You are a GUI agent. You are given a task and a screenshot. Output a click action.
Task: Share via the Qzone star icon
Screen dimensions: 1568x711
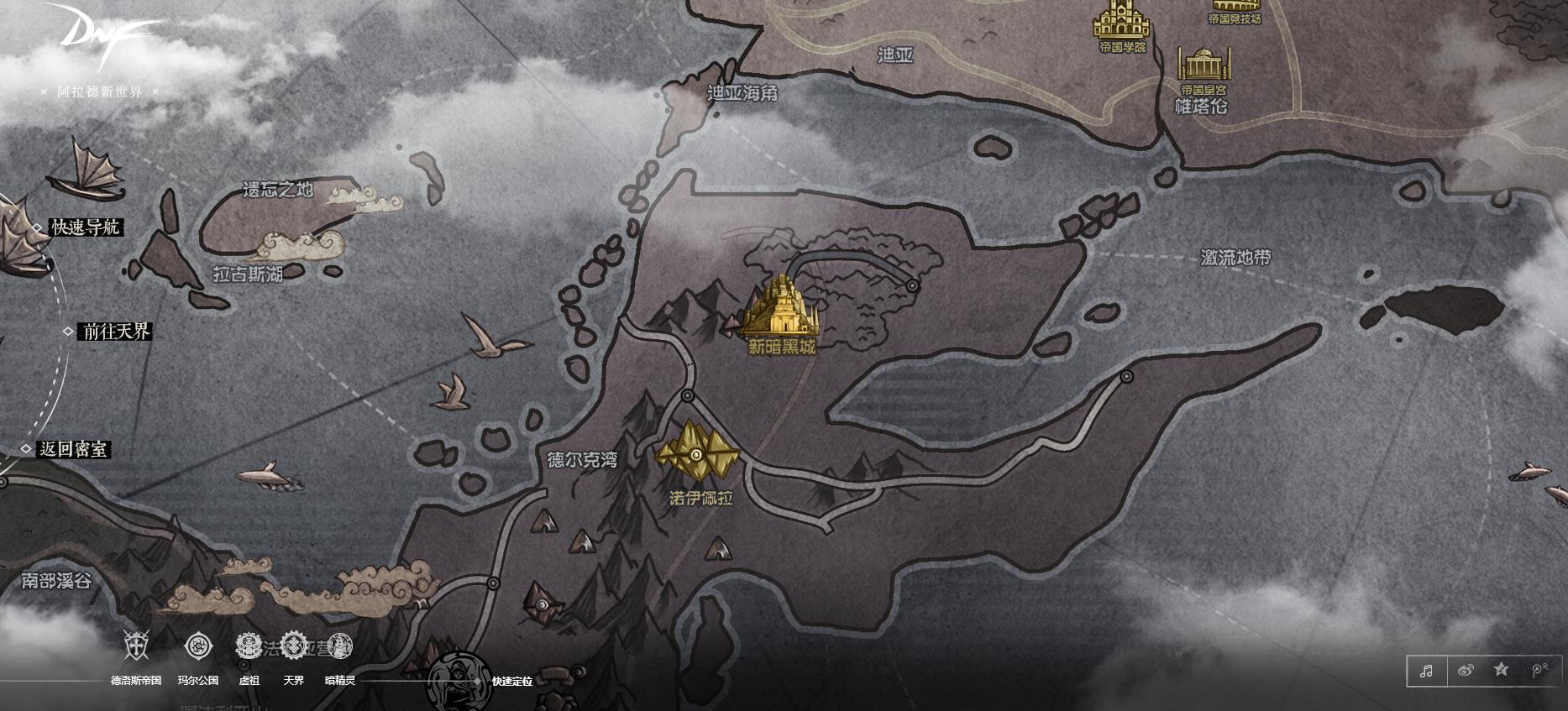coord(1502,670)
